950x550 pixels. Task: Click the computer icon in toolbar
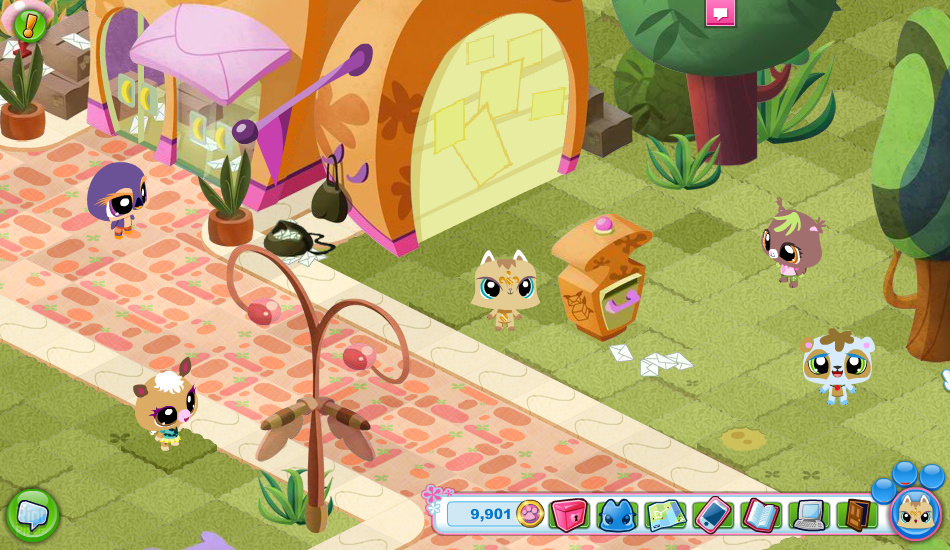(x=808, y=514)
